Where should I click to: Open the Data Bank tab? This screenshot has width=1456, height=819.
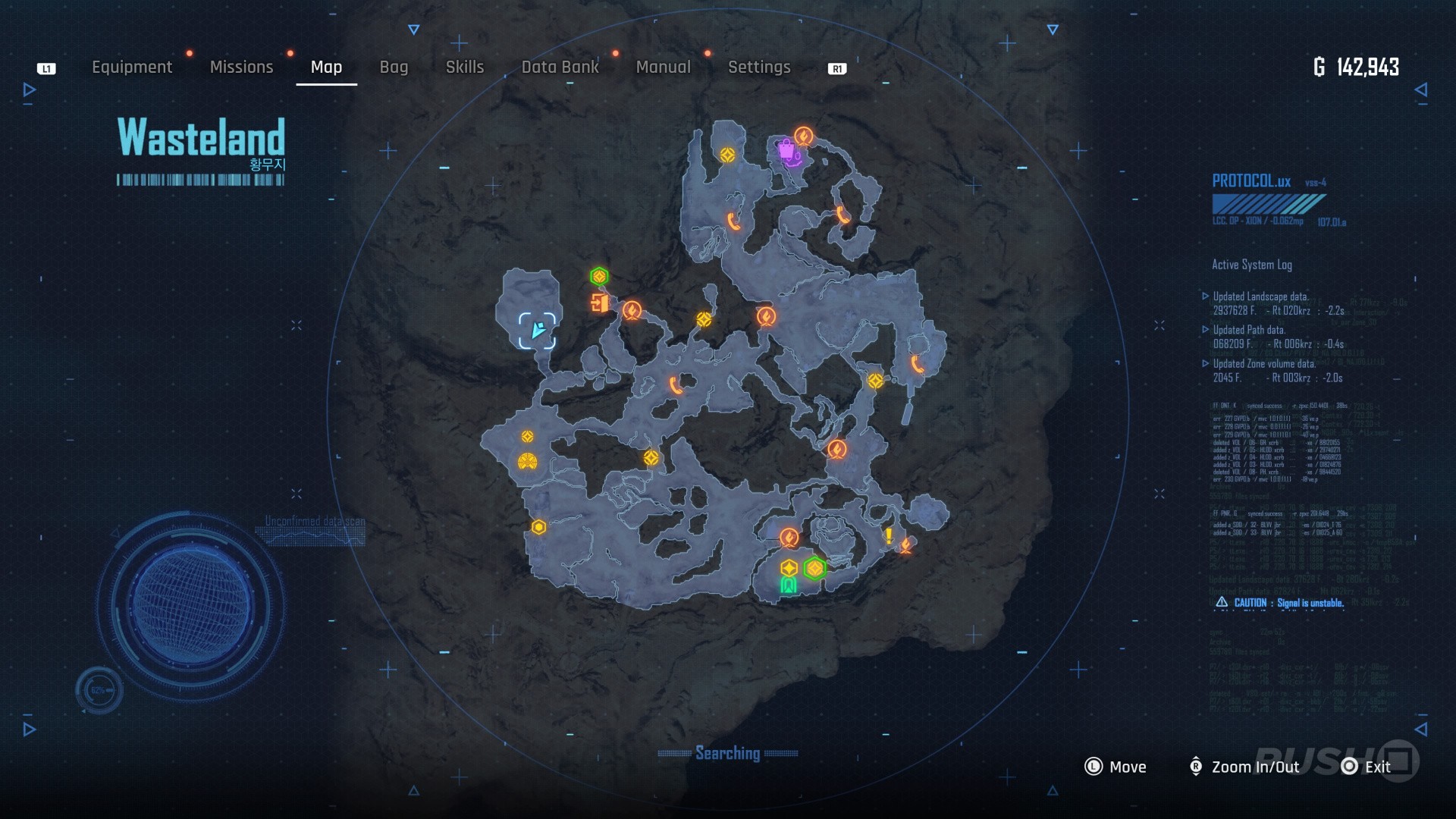[560, 67]
